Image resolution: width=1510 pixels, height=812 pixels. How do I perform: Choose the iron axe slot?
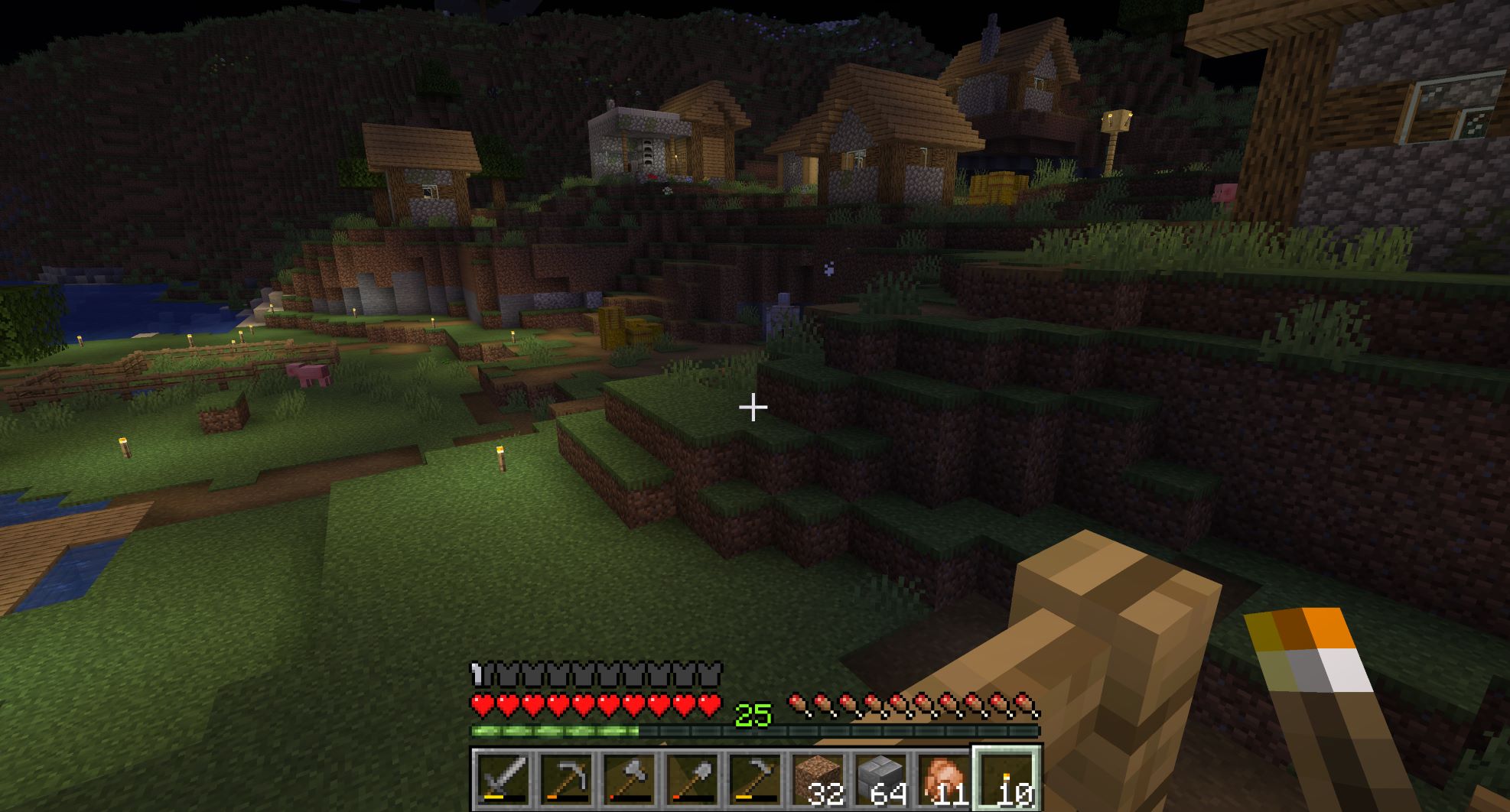(x=630, y=780)
